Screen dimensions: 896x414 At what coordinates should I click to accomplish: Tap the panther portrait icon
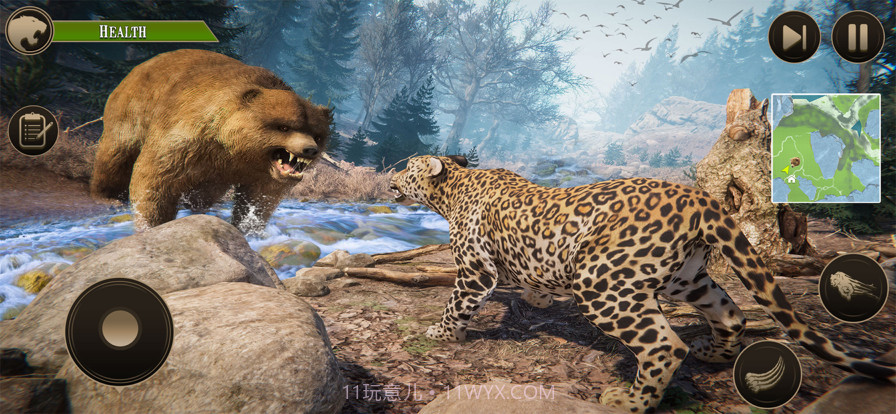tap(29, 31)
